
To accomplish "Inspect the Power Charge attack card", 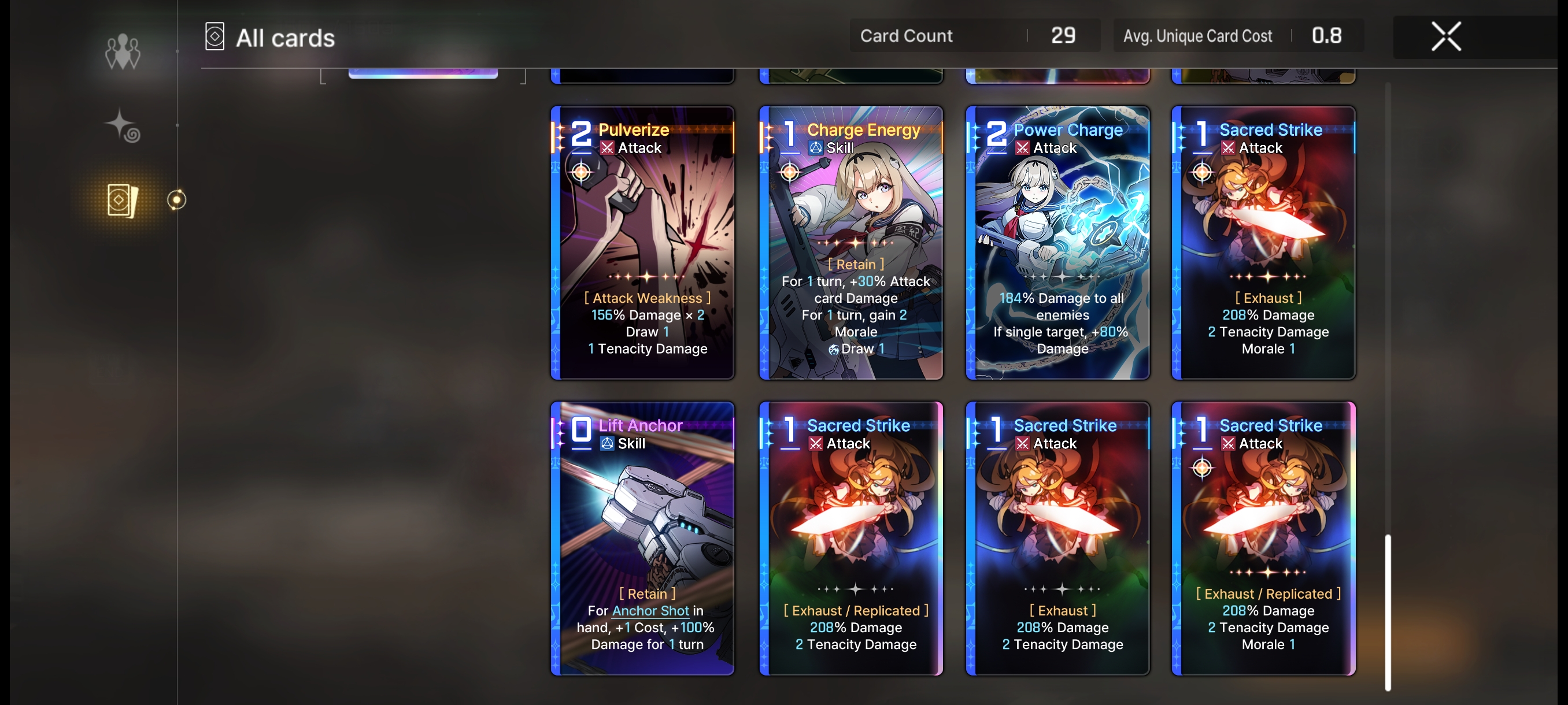I will coord(1057,242).
